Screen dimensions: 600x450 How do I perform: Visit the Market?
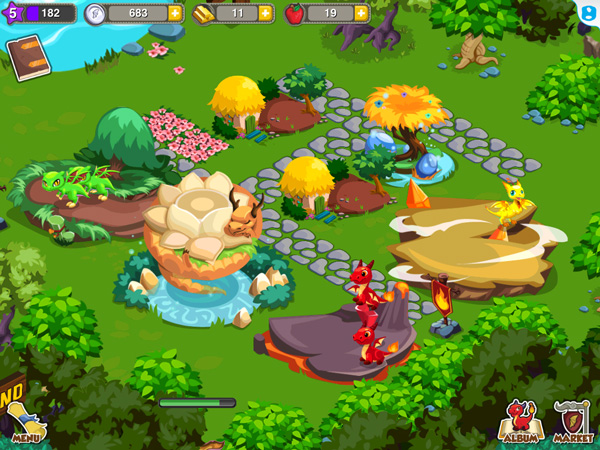[572, 422]
